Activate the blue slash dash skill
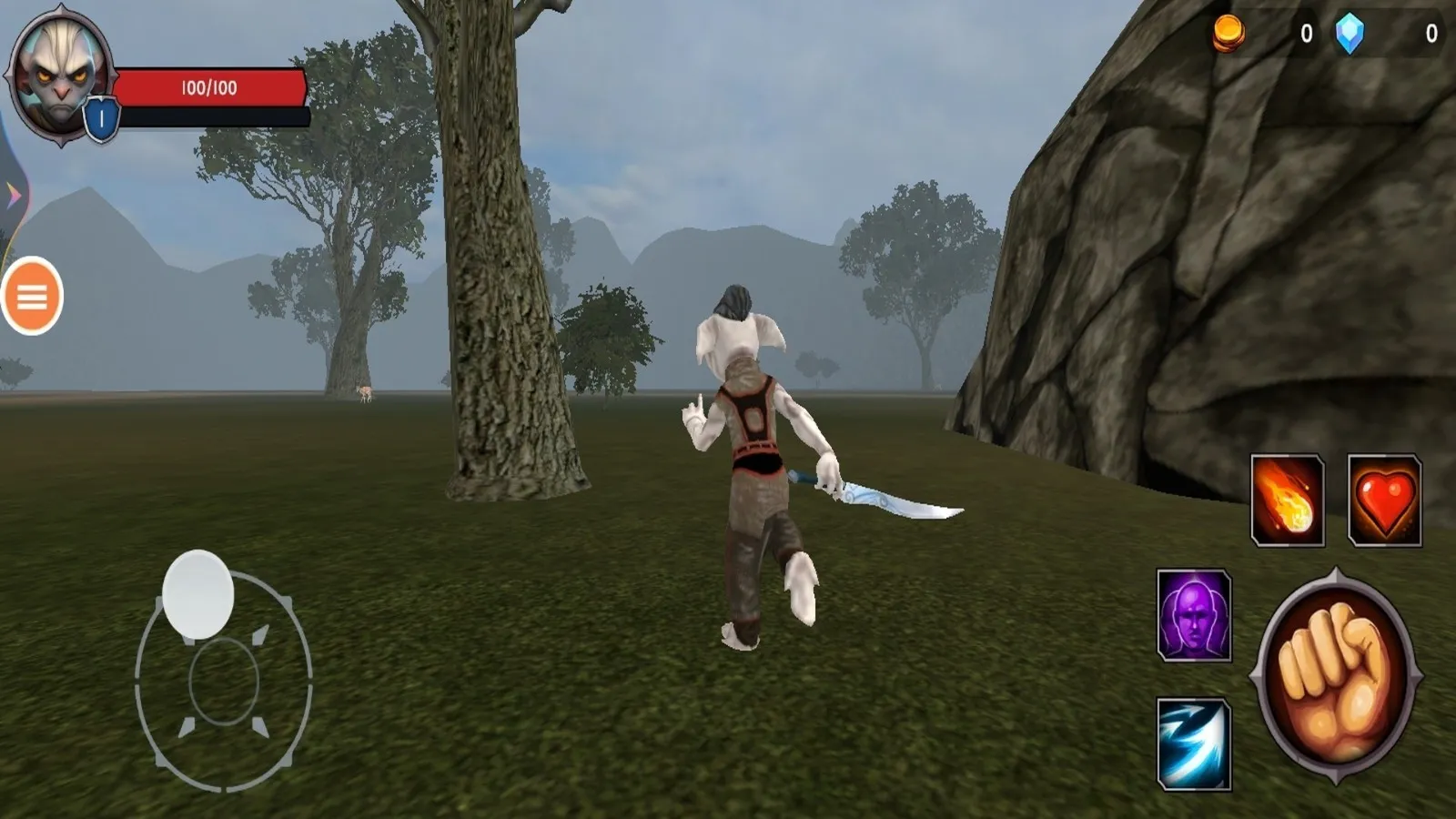 tap(1194, 743)
